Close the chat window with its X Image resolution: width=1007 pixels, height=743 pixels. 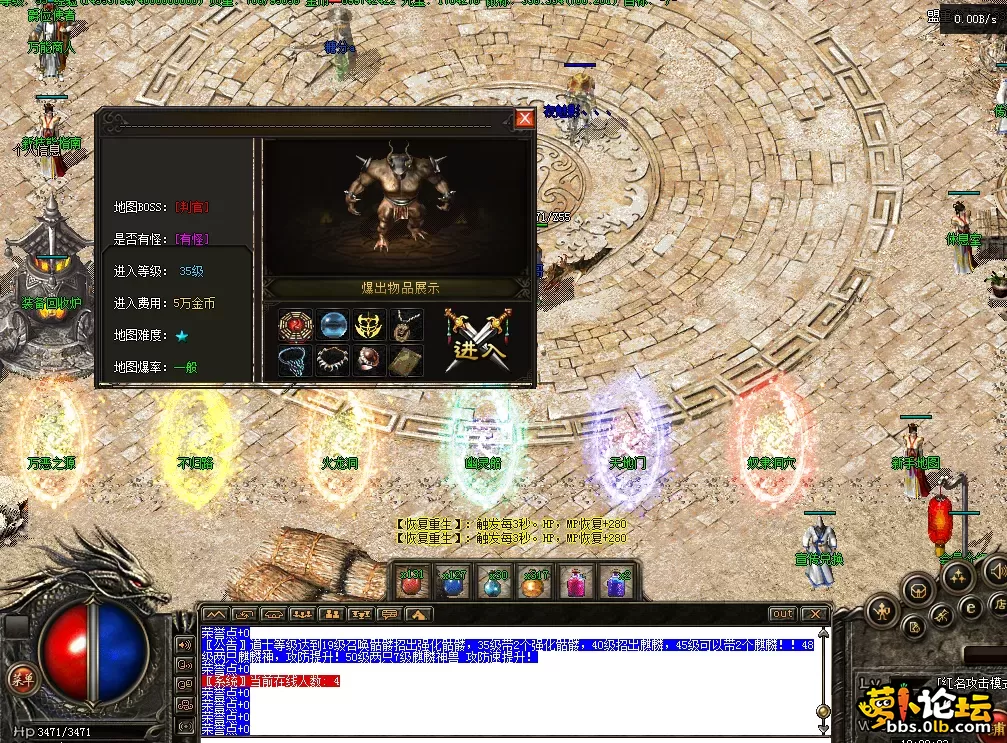(815, 614)
